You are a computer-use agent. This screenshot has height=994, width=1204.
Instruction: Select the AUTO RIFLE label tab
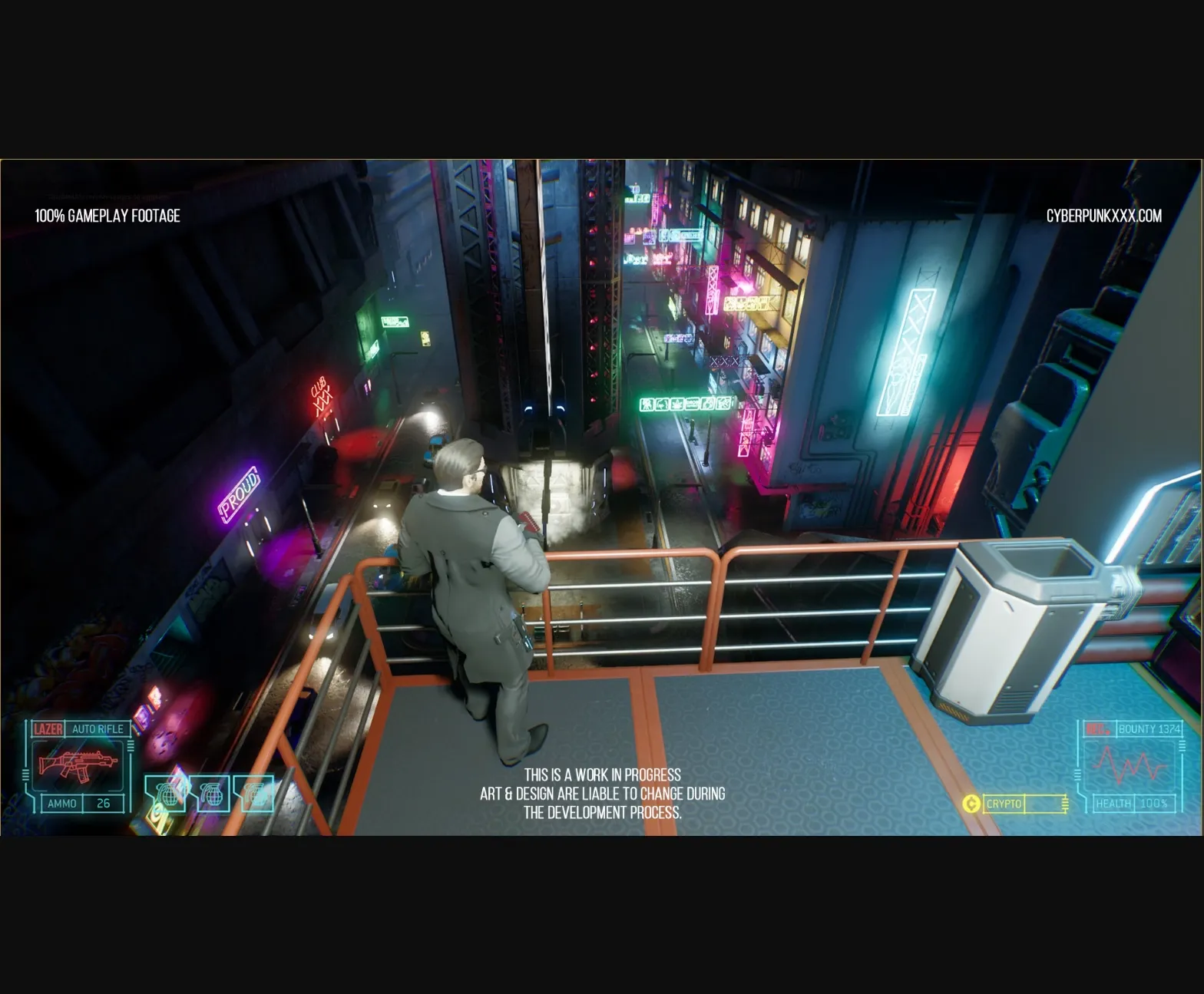coord(98,729)
